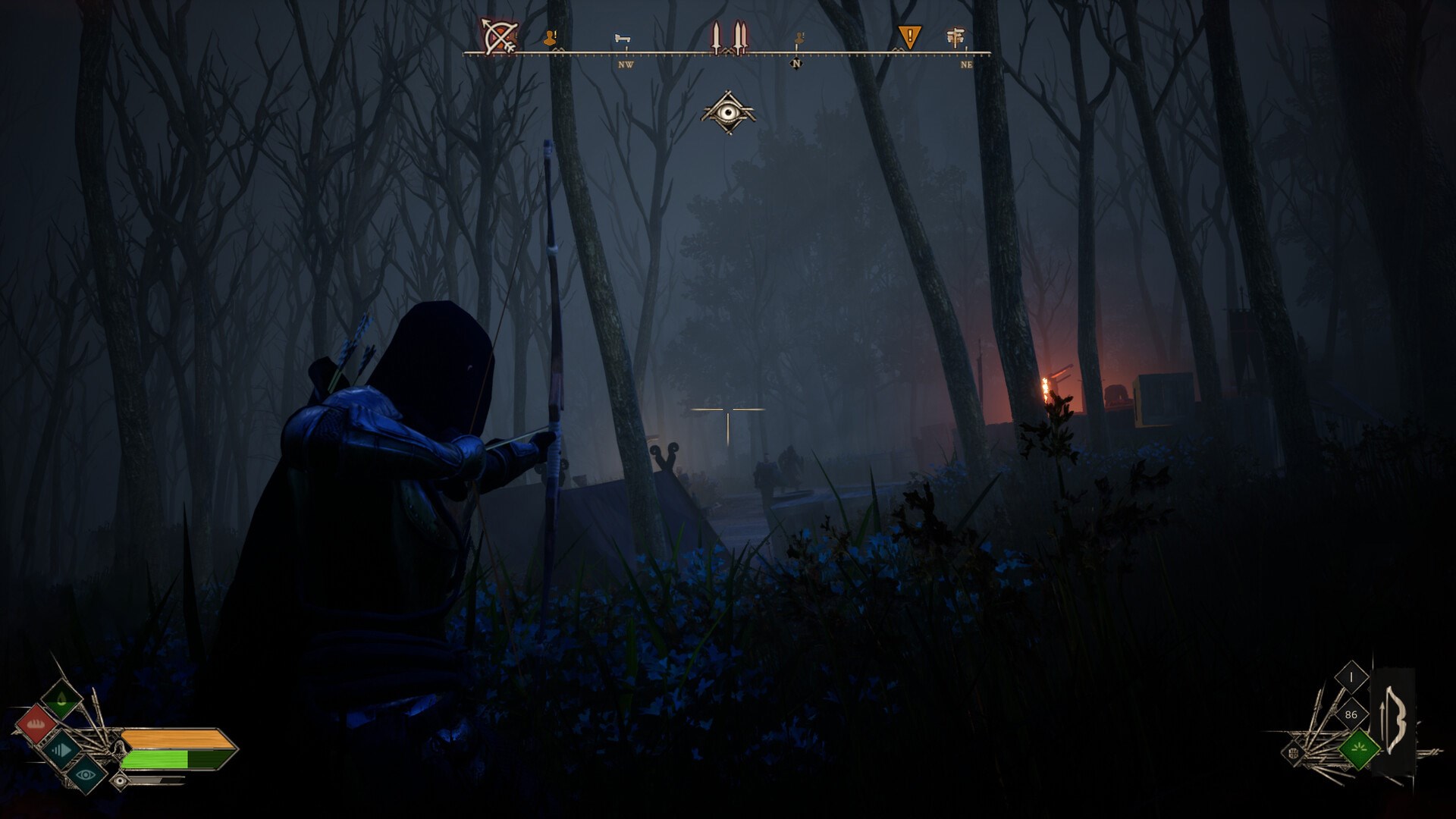This screenshot has height=819, width=1456.
Task: Click the crossed-out bow and target compass icon
Action: point(500,36)
